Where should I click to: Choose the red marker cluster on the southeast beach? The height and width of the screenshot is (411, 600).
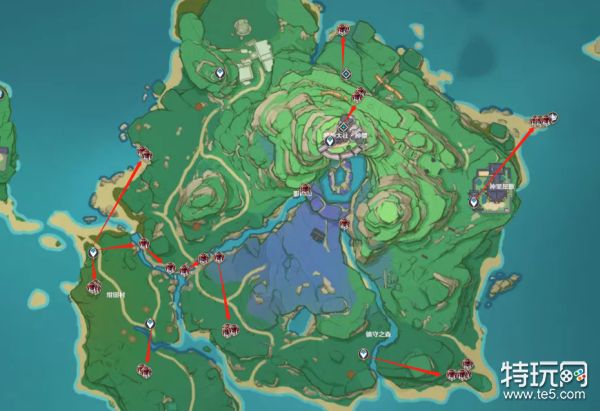[x=459, y=372]
